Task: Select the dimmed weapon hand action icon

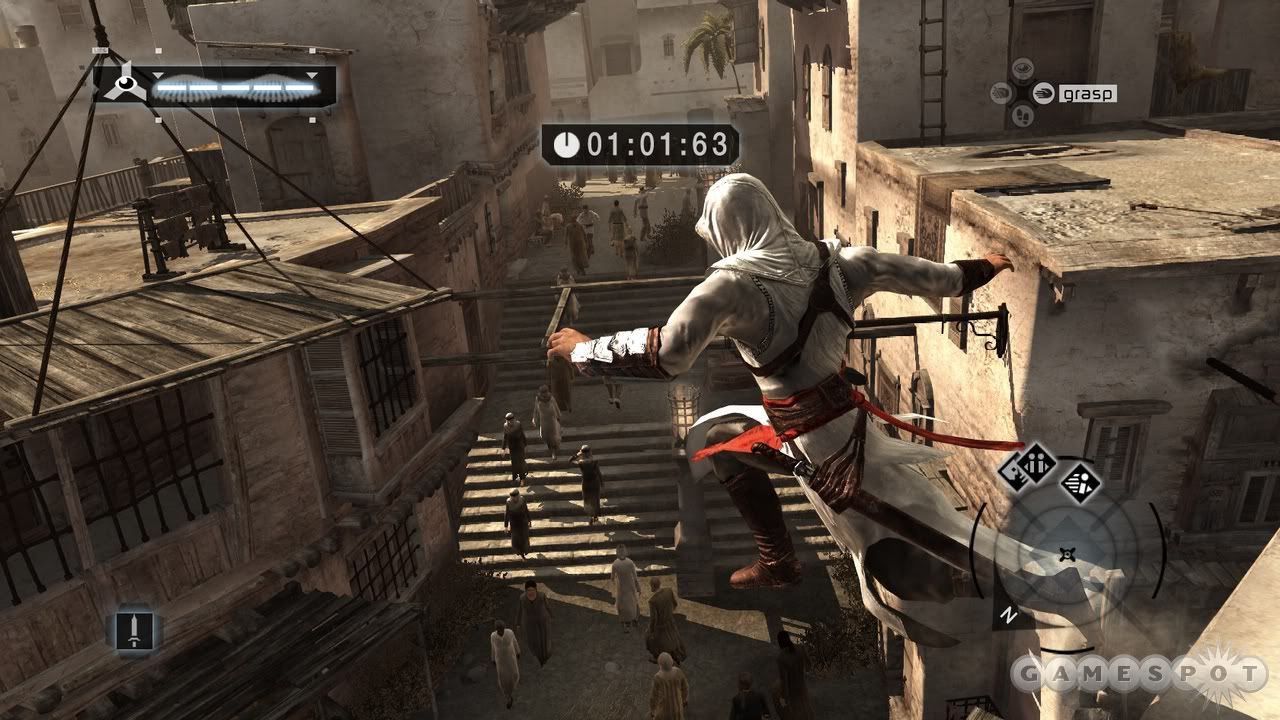Action: point(1001,93)
